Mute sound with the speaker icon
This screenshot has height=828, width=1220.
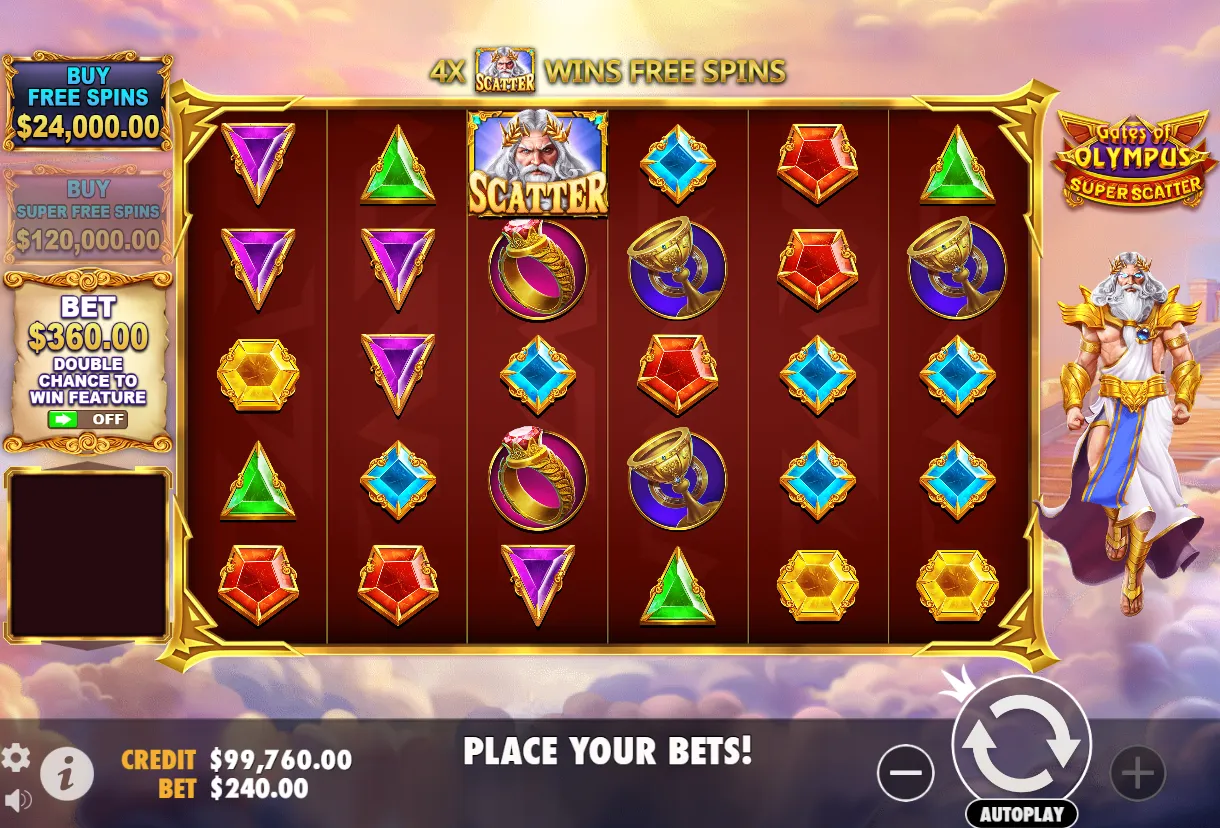click(17, 800)
